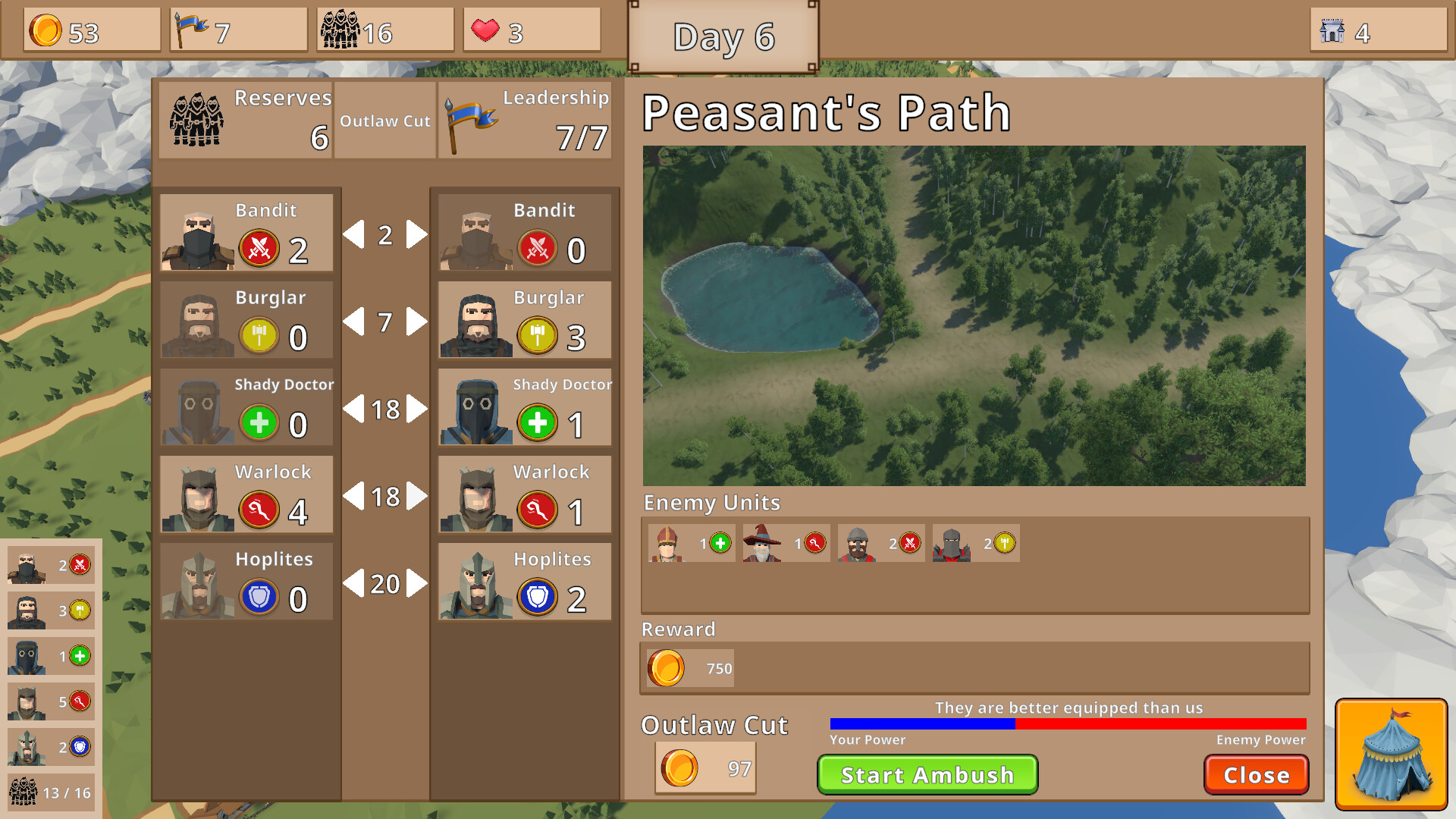
Task: Close the Peasant's Path panel
Action: click(1256, 775)
